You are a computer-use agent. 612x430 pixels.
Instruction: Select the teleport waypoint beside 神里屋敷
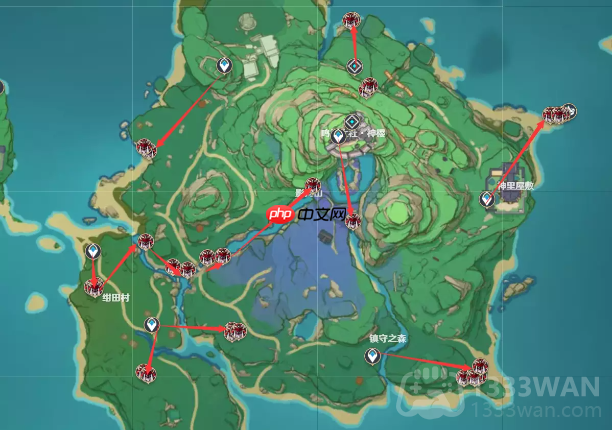pyautogui.click(x=487, y=199)
